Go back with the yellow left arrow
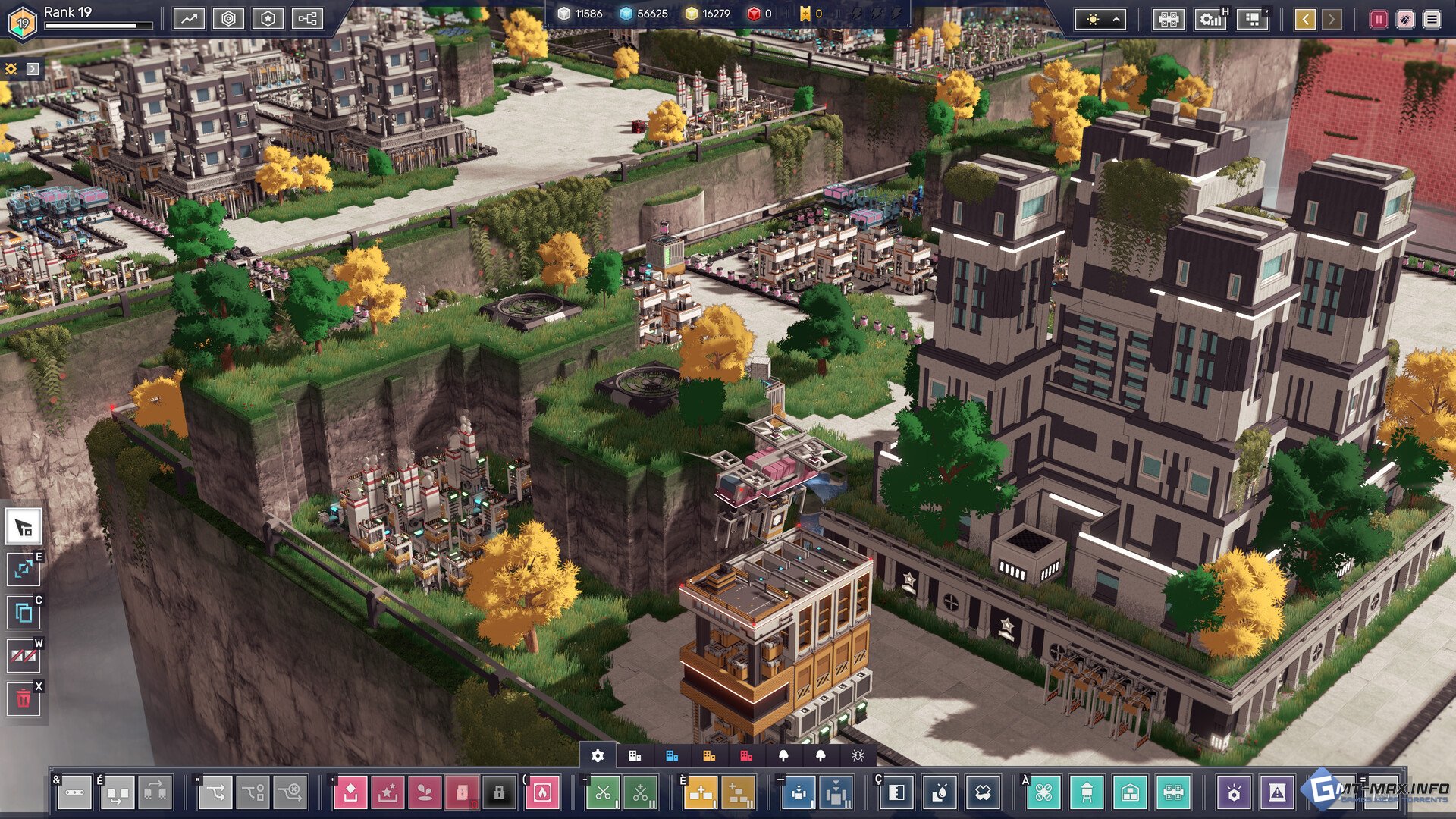The width and height of the screenshot is (1456, 819). (1305, 19)
